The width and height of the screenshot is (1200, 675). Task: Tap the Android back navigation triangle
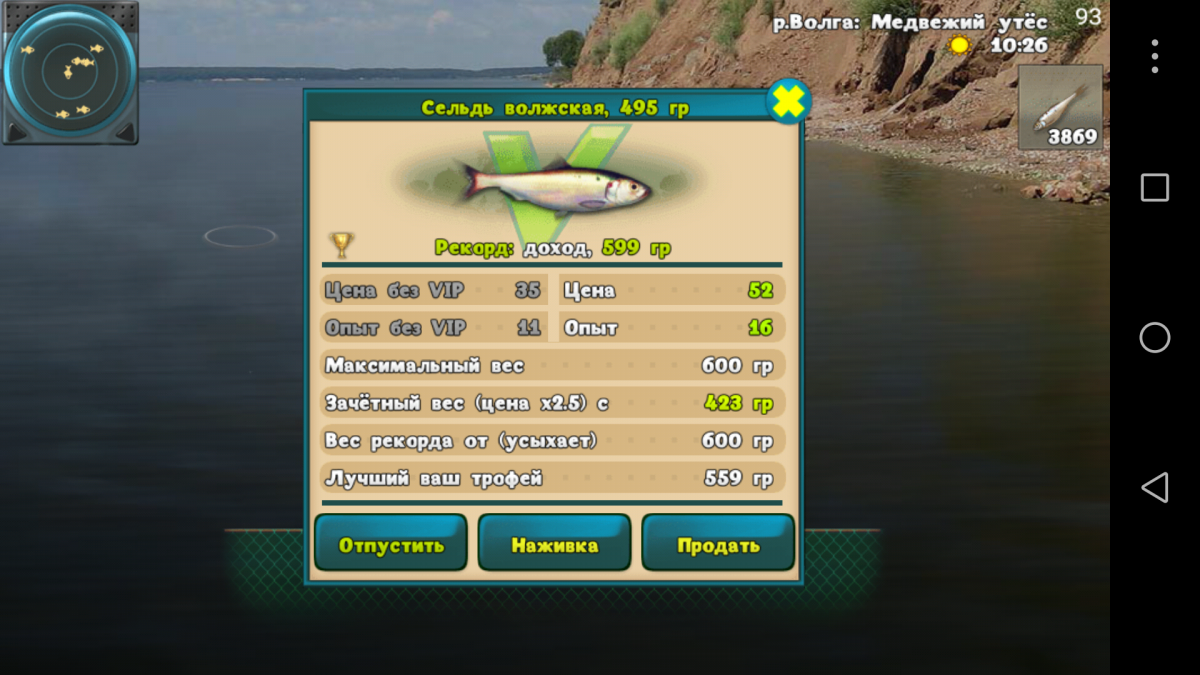[x=1154, y=488]
